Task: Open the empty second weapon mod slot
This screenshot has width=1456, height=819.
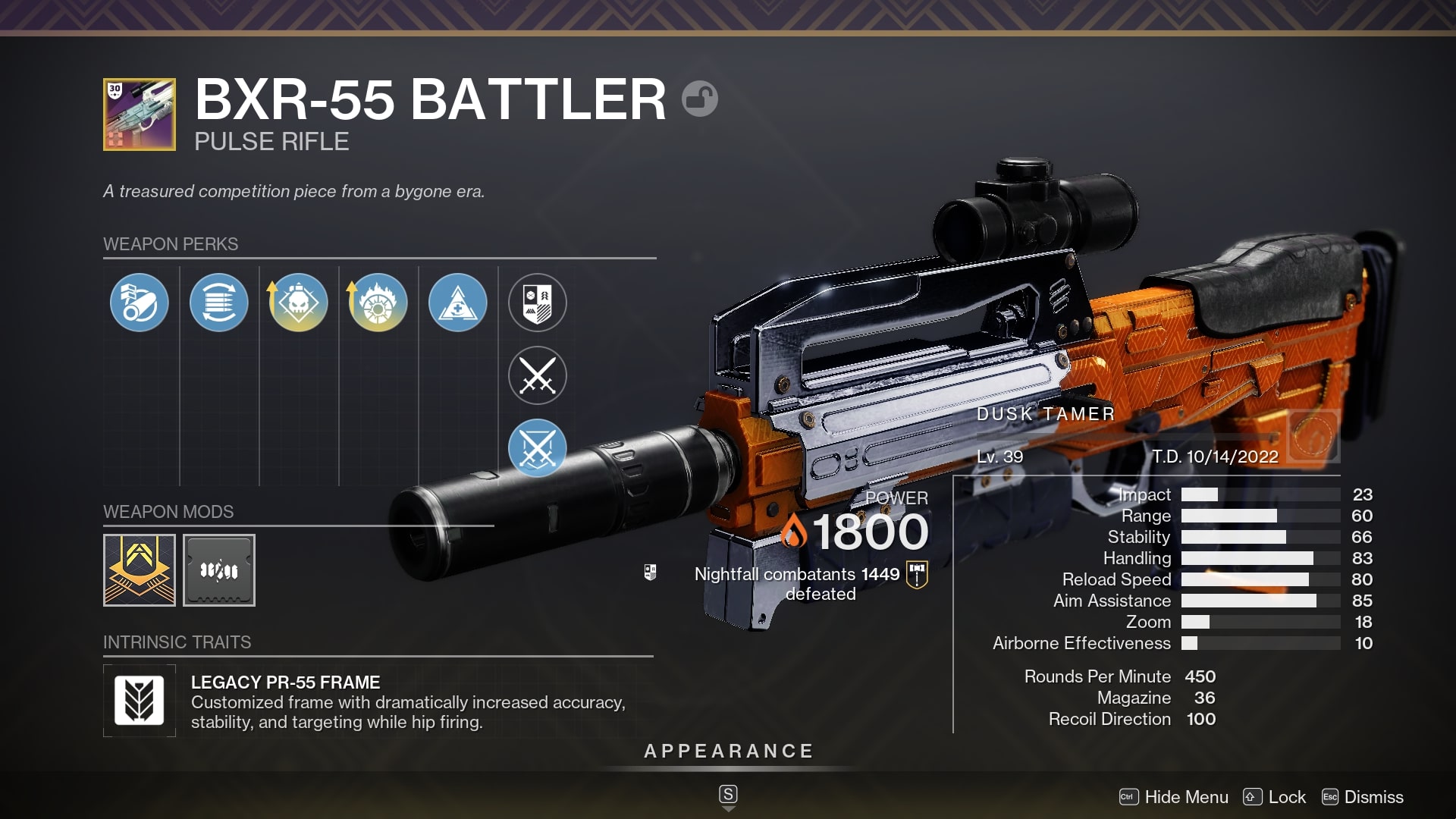Action: point(218,570)
